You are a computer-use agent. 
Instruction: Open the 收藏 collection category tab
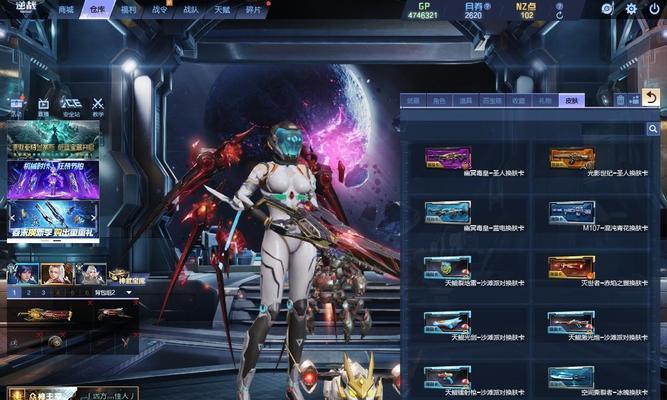pos(518,100)
